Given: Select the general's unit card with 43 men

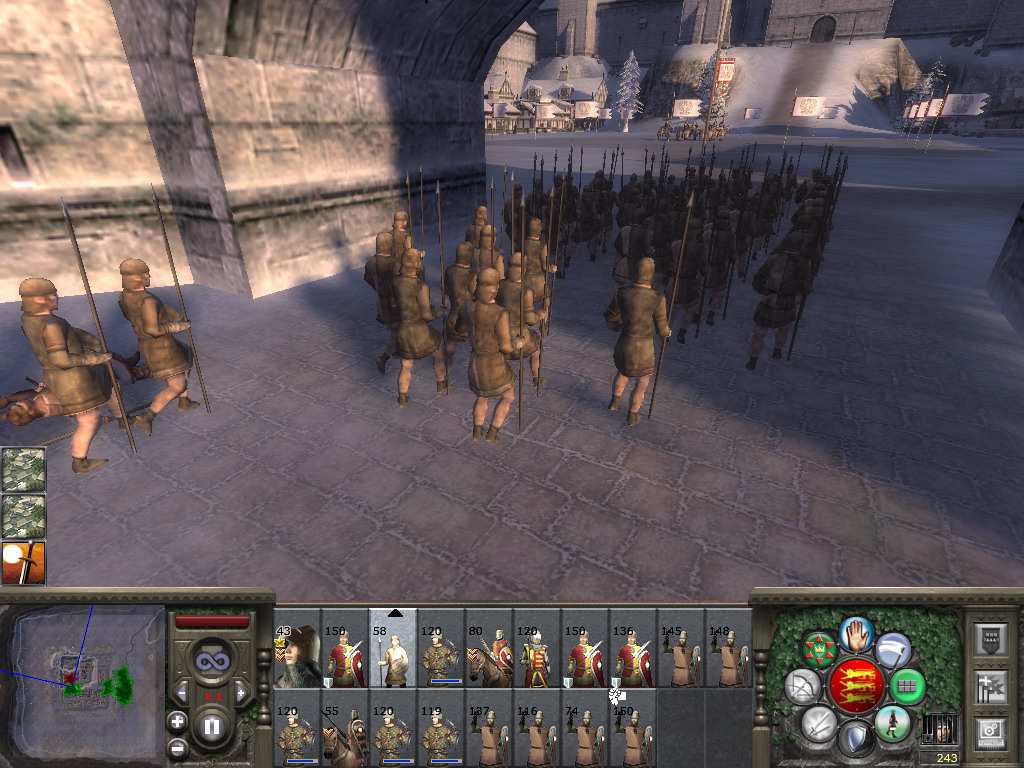Looking at the screenshot, I should click(297, 657).
